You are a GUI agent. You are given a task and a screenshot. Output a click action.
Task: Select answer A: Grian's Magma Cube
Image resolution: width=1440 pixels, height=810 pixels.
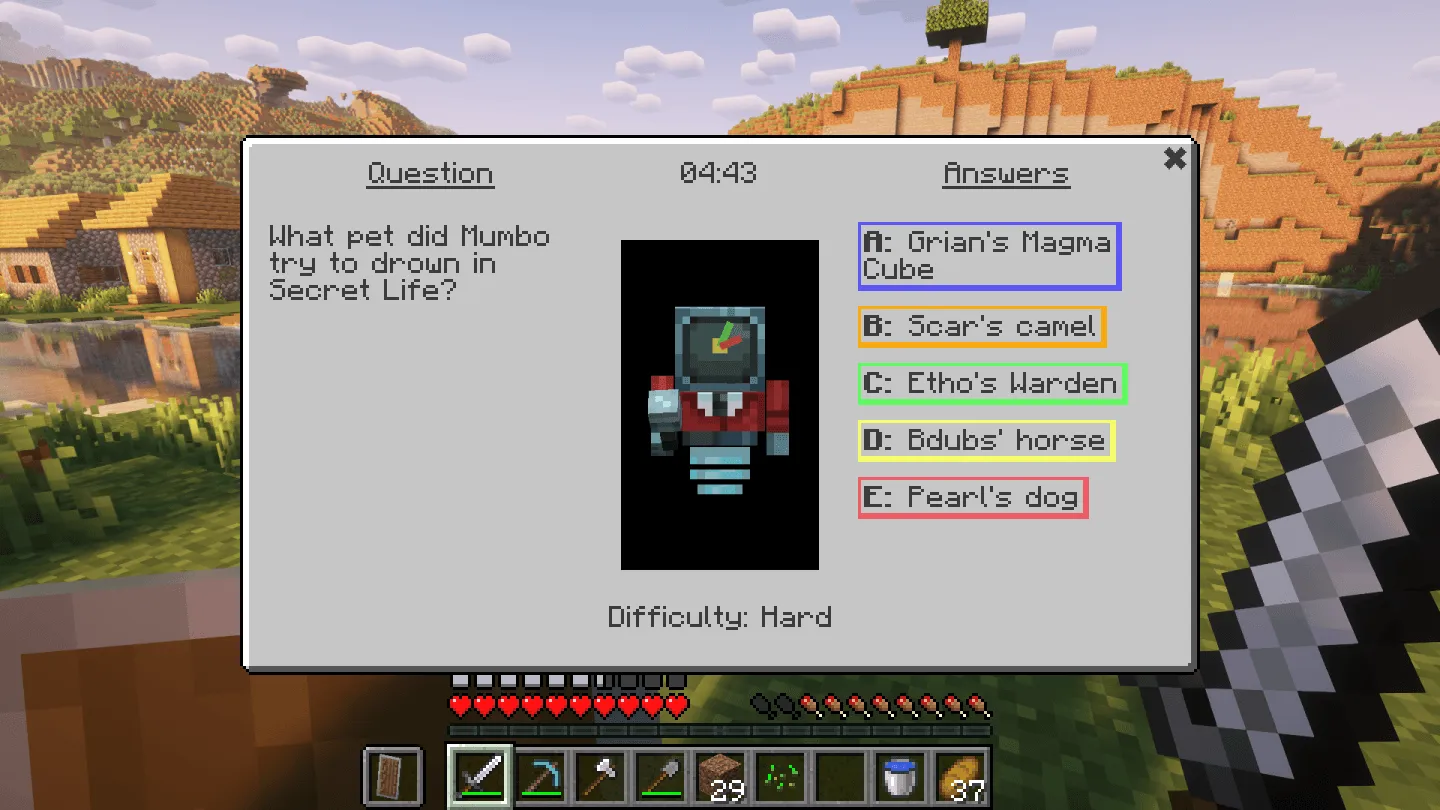[989, 255]
